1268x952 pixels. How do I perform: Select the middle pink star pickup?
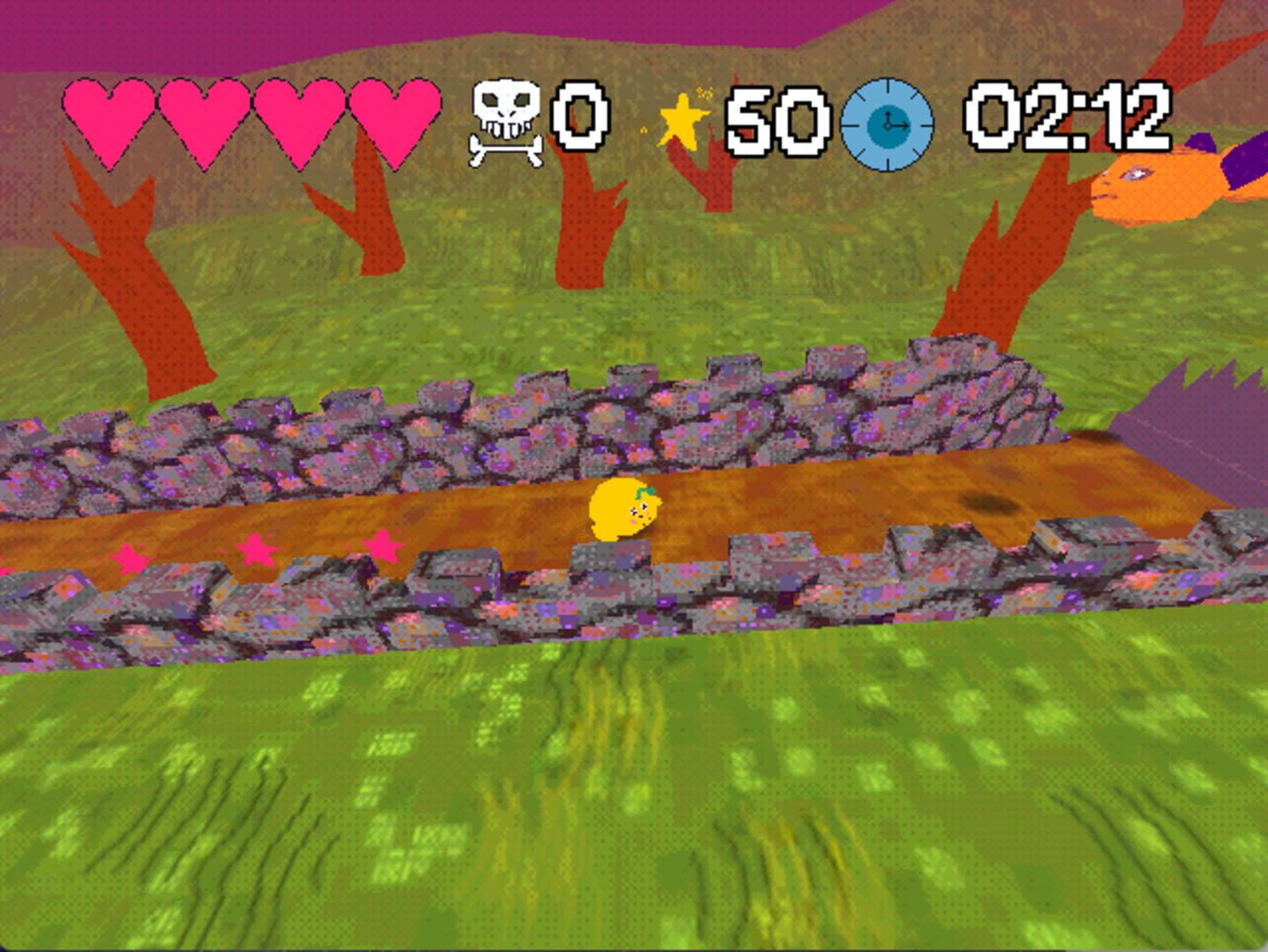click(257, 547)
